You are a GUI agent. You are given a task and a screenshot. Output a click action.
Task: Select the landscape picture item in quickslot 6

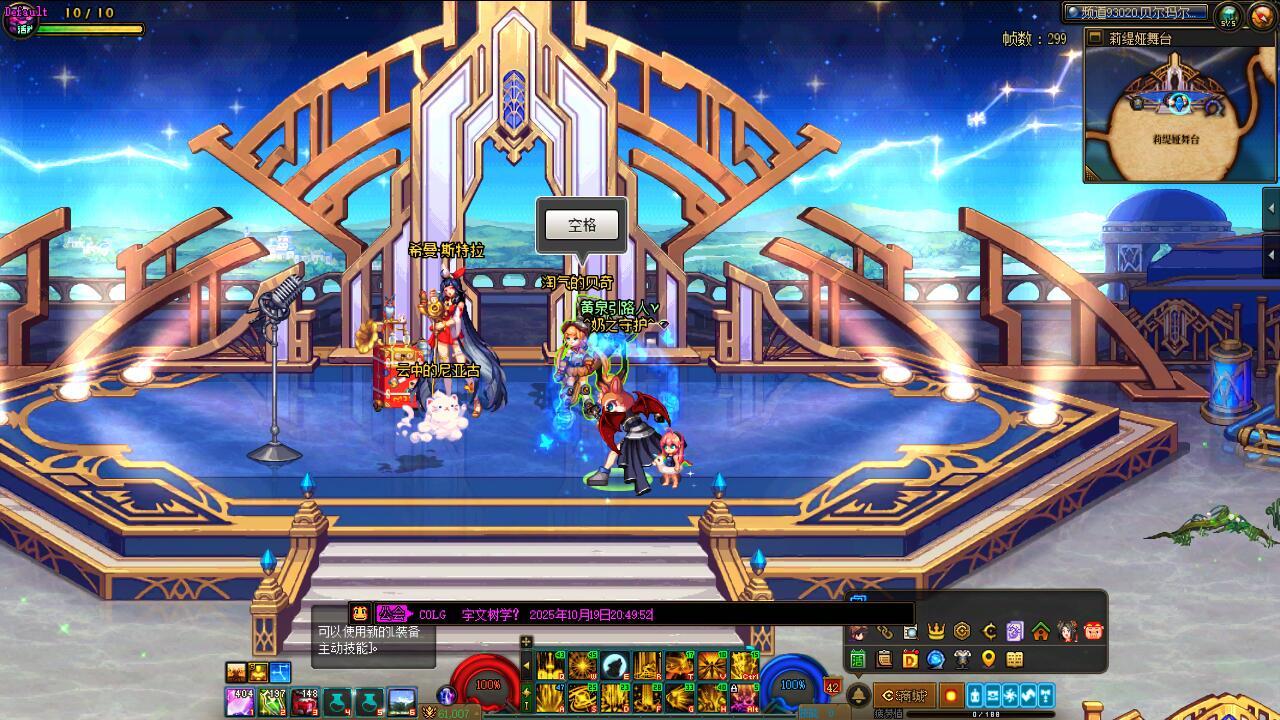pyautogui.click(x=402, y=702)
